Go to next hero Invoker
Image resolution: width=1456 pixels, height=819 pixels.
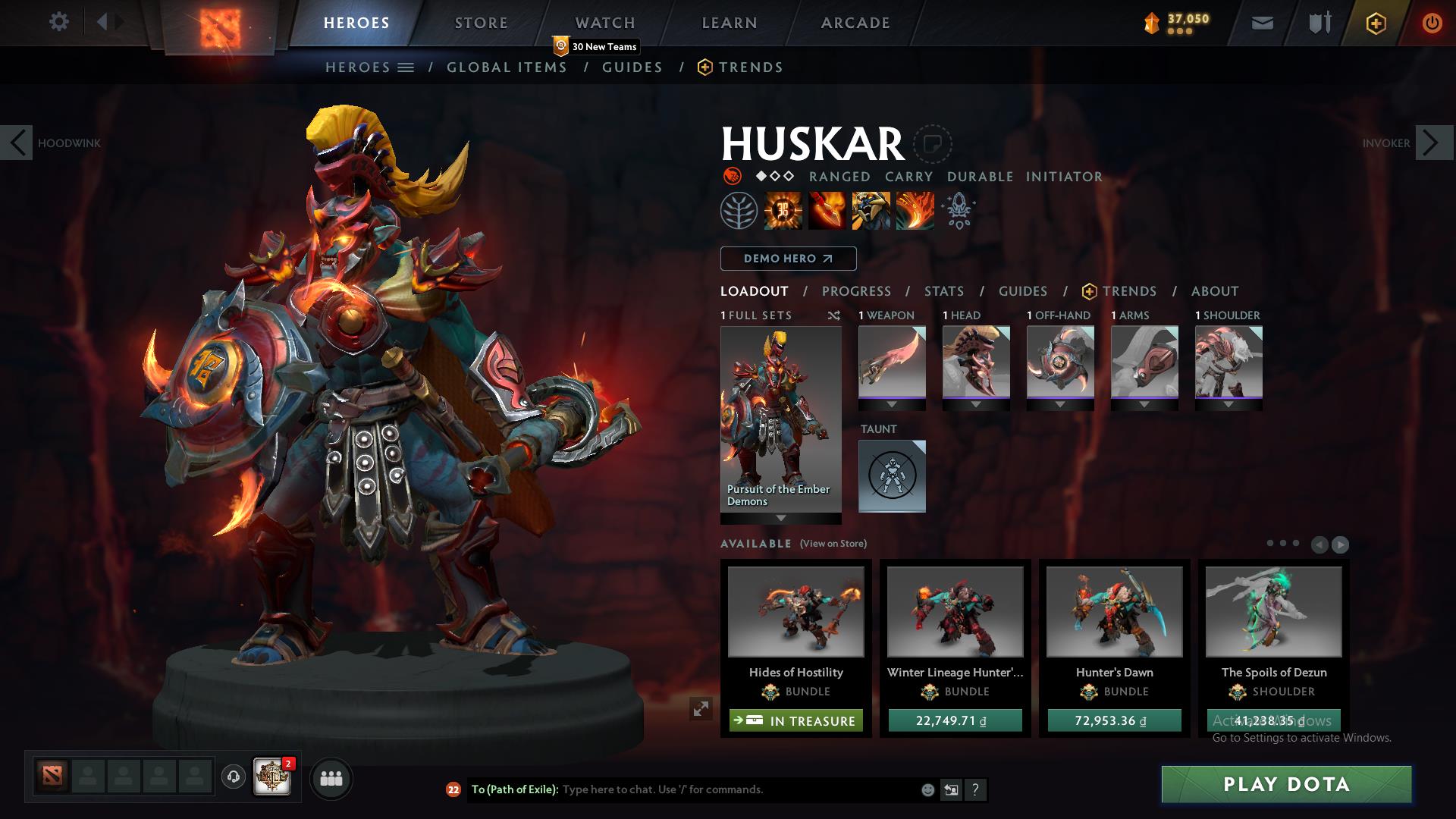[x=1433, y=143]
